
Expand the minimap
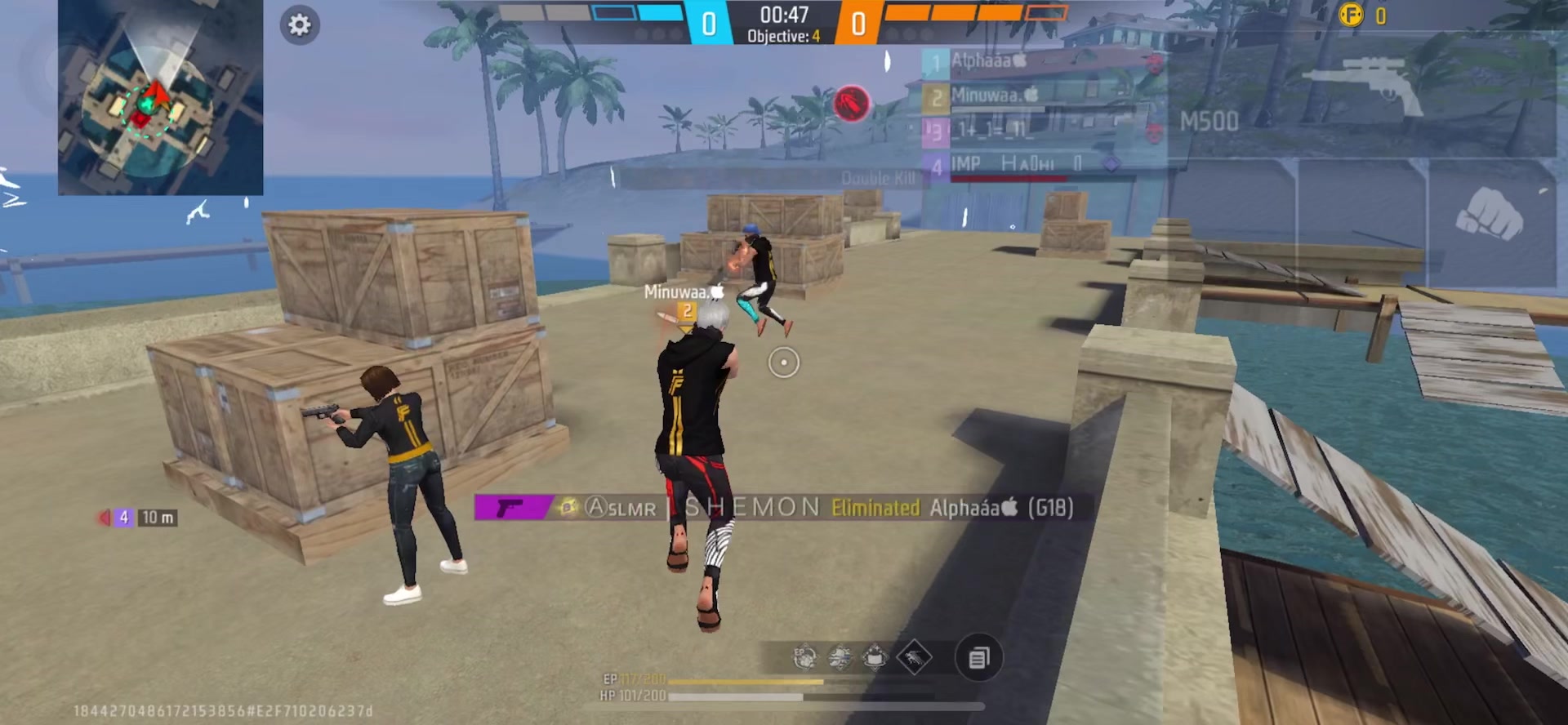tap(160, 97)
